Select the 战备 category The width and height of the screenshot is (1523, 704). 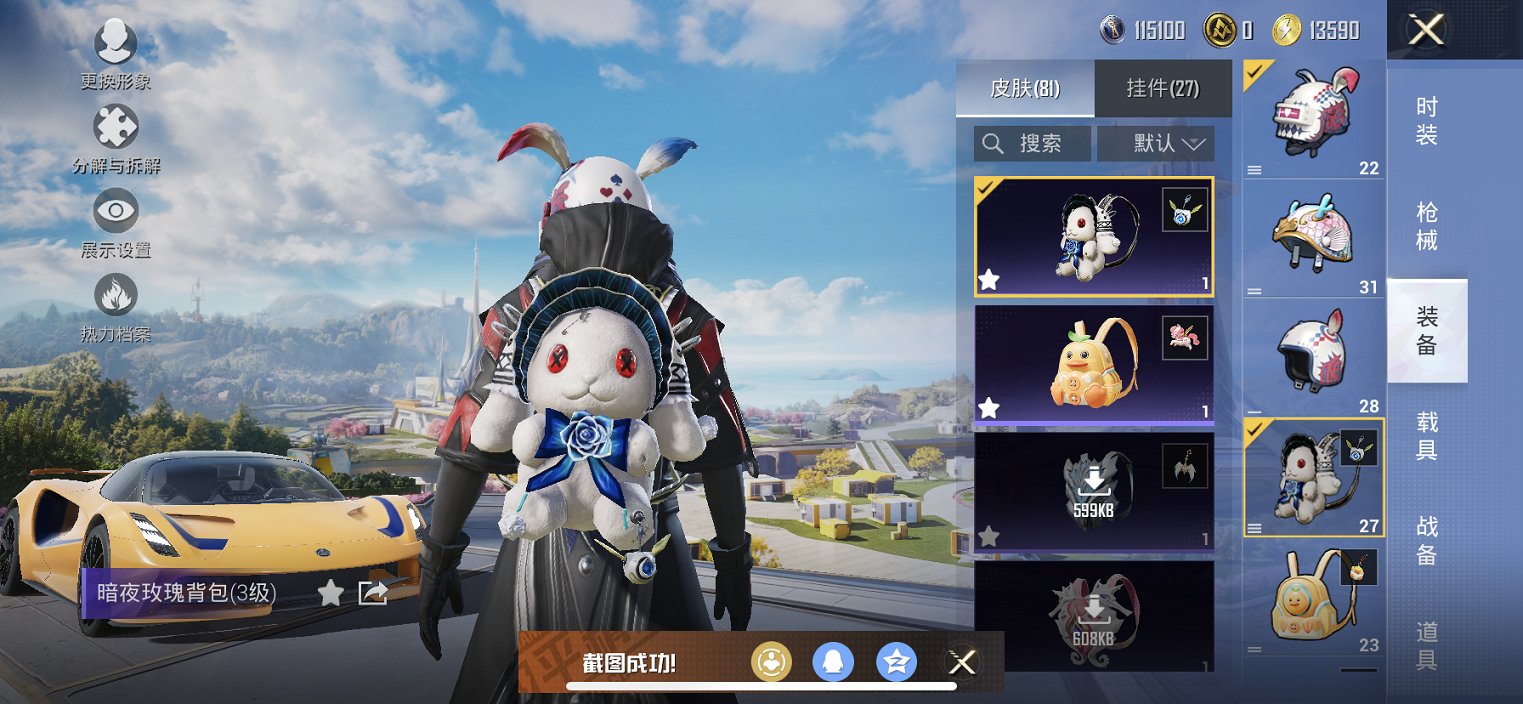tap(1427, 541)
